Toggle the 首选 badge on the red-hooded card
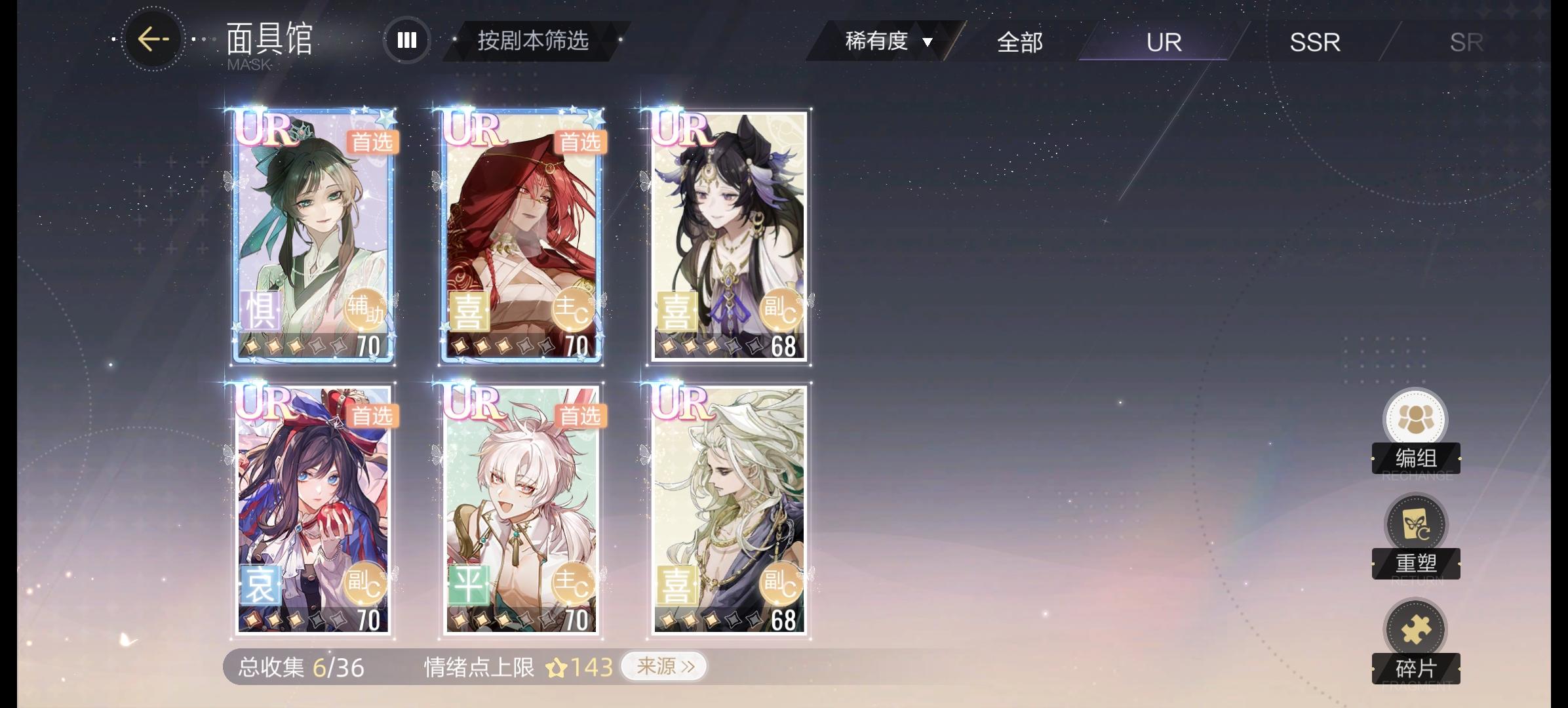Screen dimensions: 1568x708 [580, 142]
